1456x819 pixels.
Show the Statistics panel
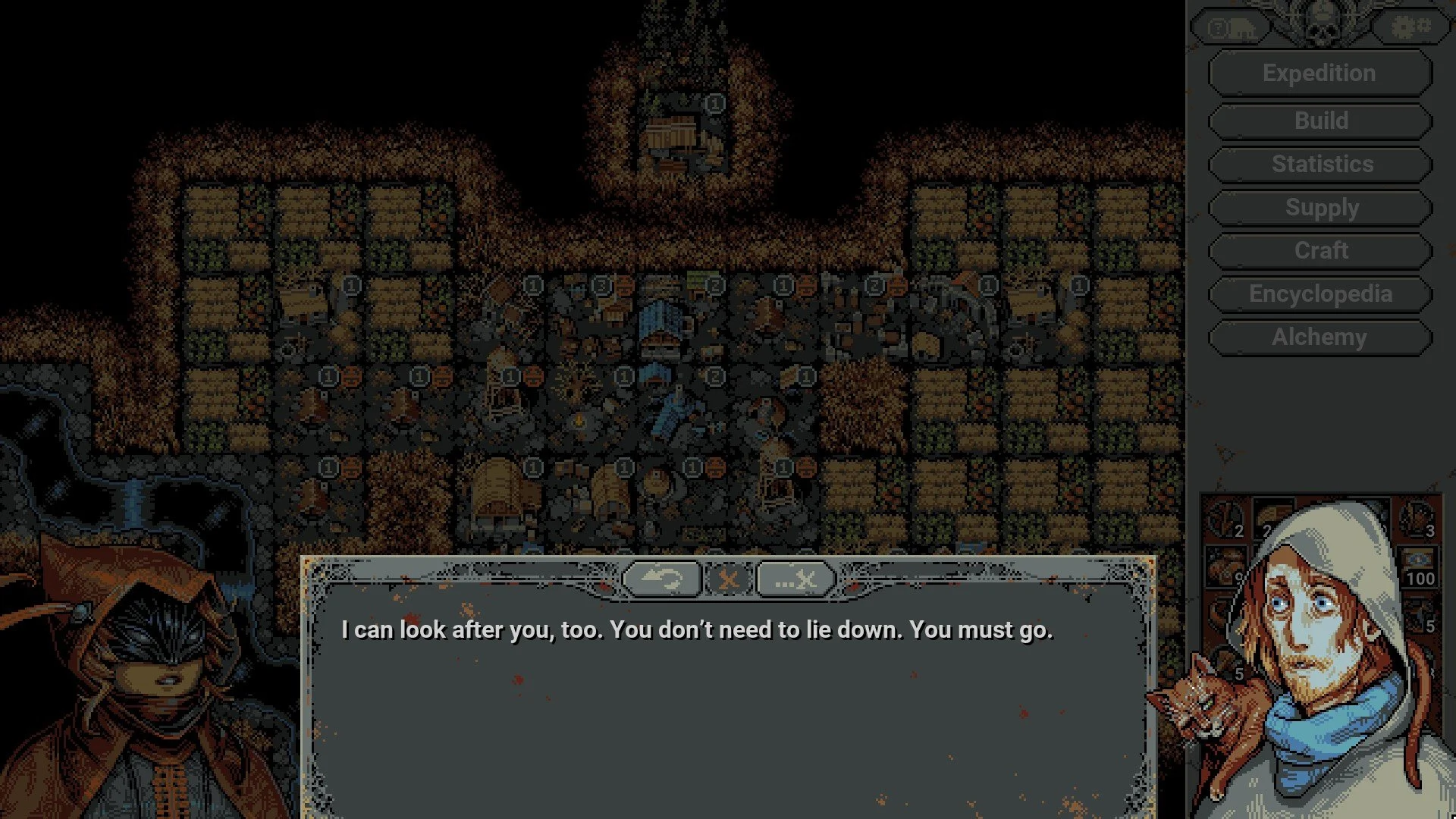1319,164
